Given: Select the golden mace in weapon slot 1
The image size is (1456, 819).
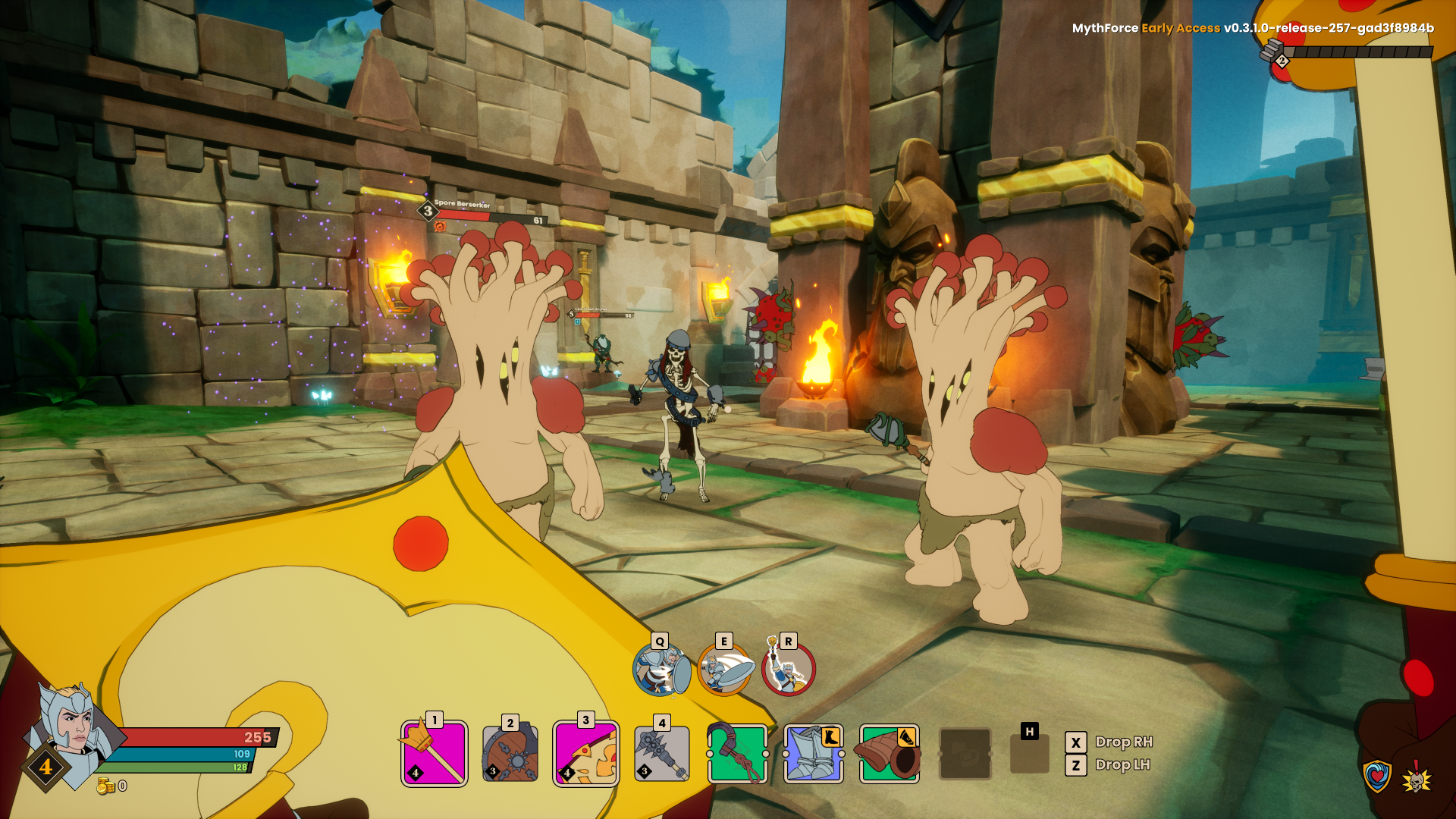Looking at the screenshot, I should click(x=434, y=754).
